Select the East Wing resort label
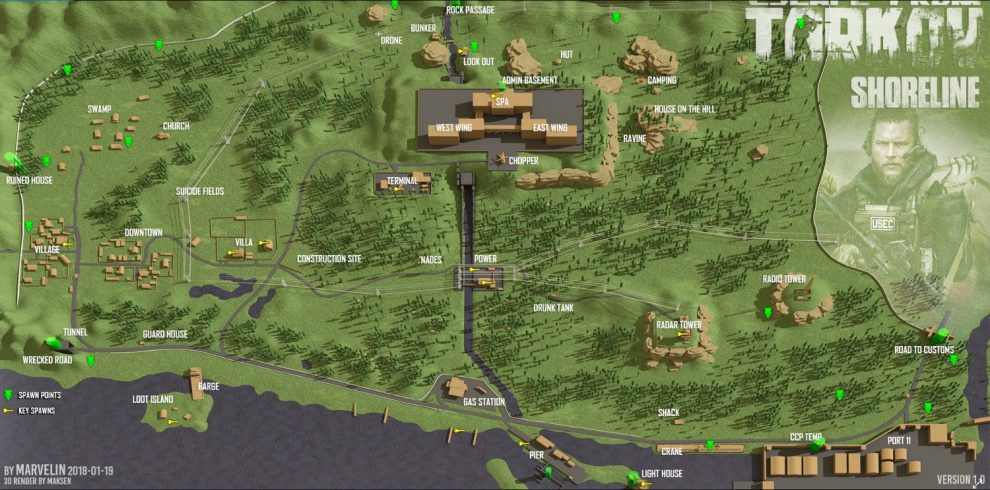The image size is (990, 490). pyautogui.click(x=550, y=128)
